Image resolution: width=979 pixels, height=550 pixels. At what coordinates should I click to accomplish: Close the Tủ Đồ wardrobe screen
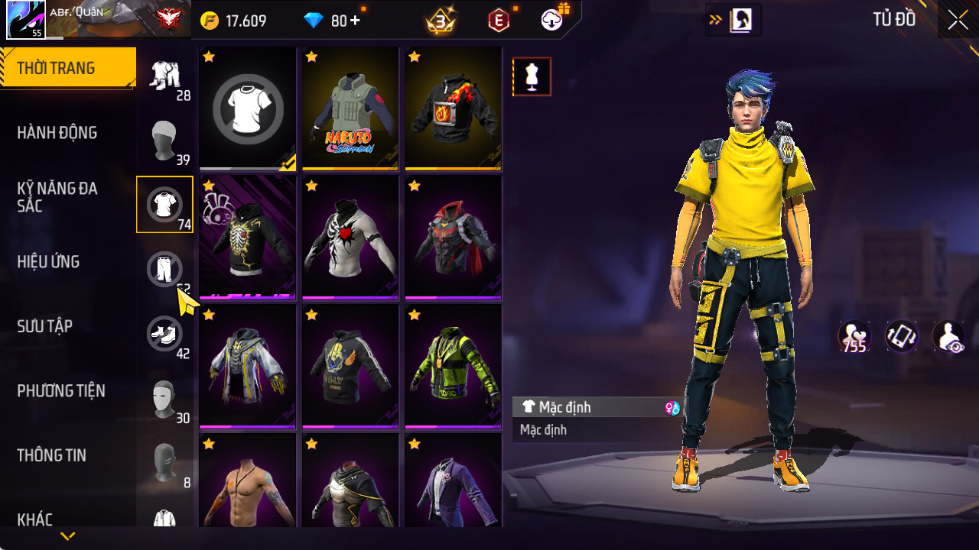[x=956, y=20]
